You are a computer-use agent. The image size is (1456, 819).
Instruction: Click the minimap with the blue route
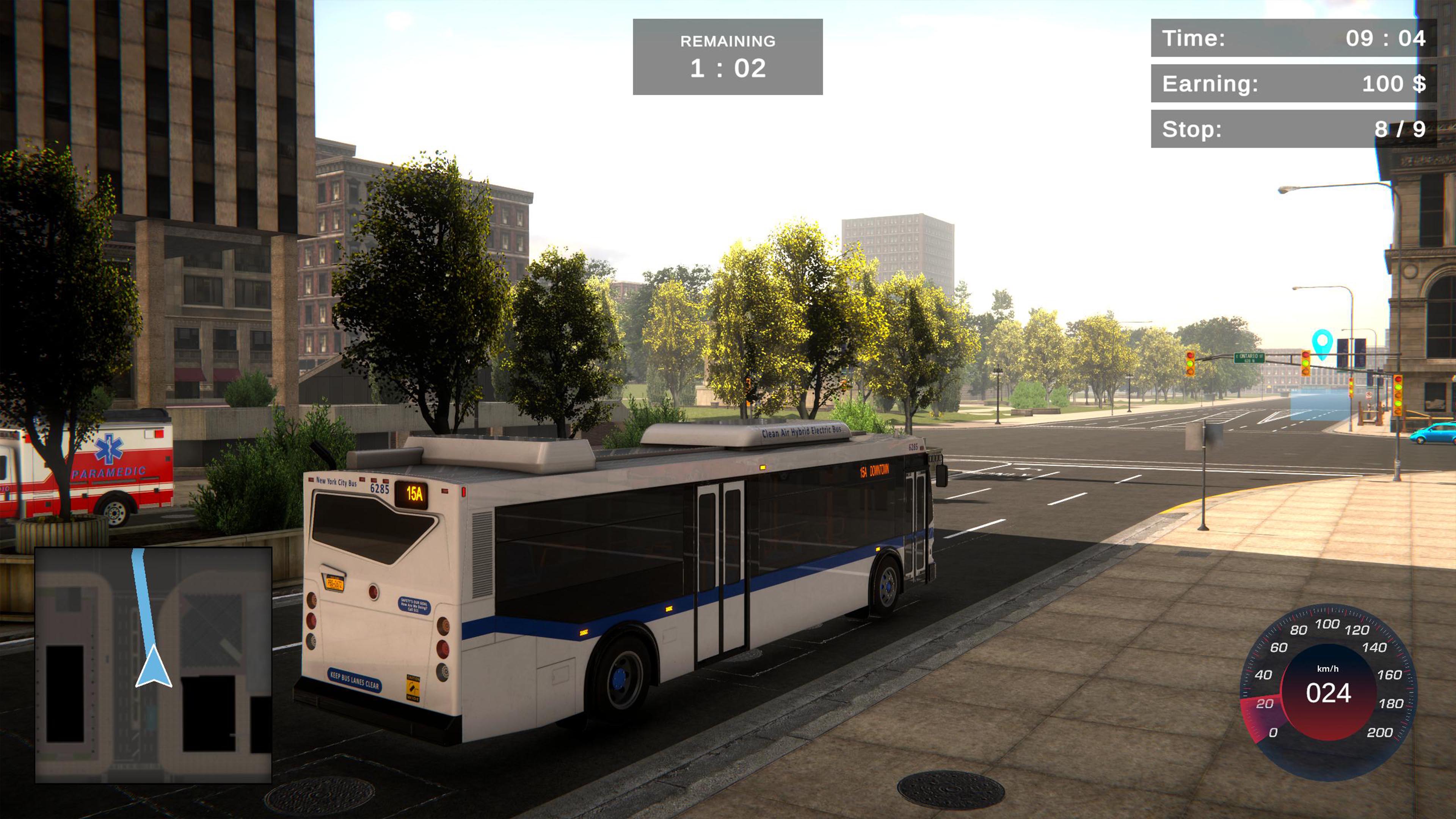153,665
